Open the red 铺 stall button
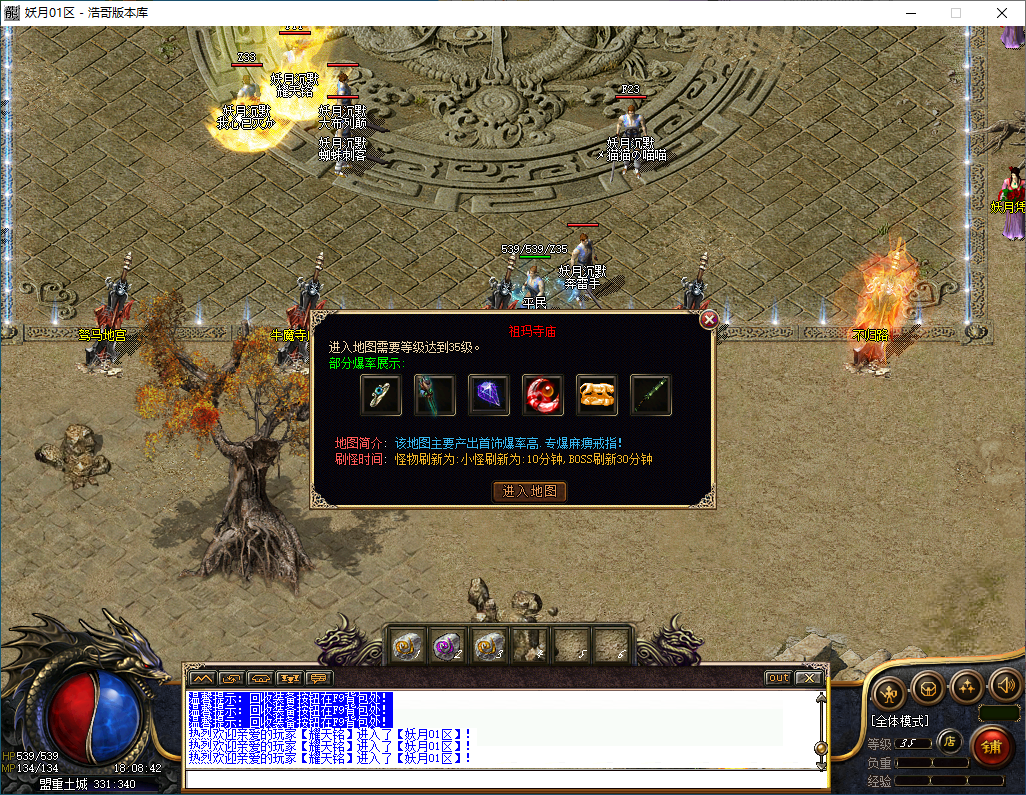1026x795 pixels. click(x=992, y=747)
